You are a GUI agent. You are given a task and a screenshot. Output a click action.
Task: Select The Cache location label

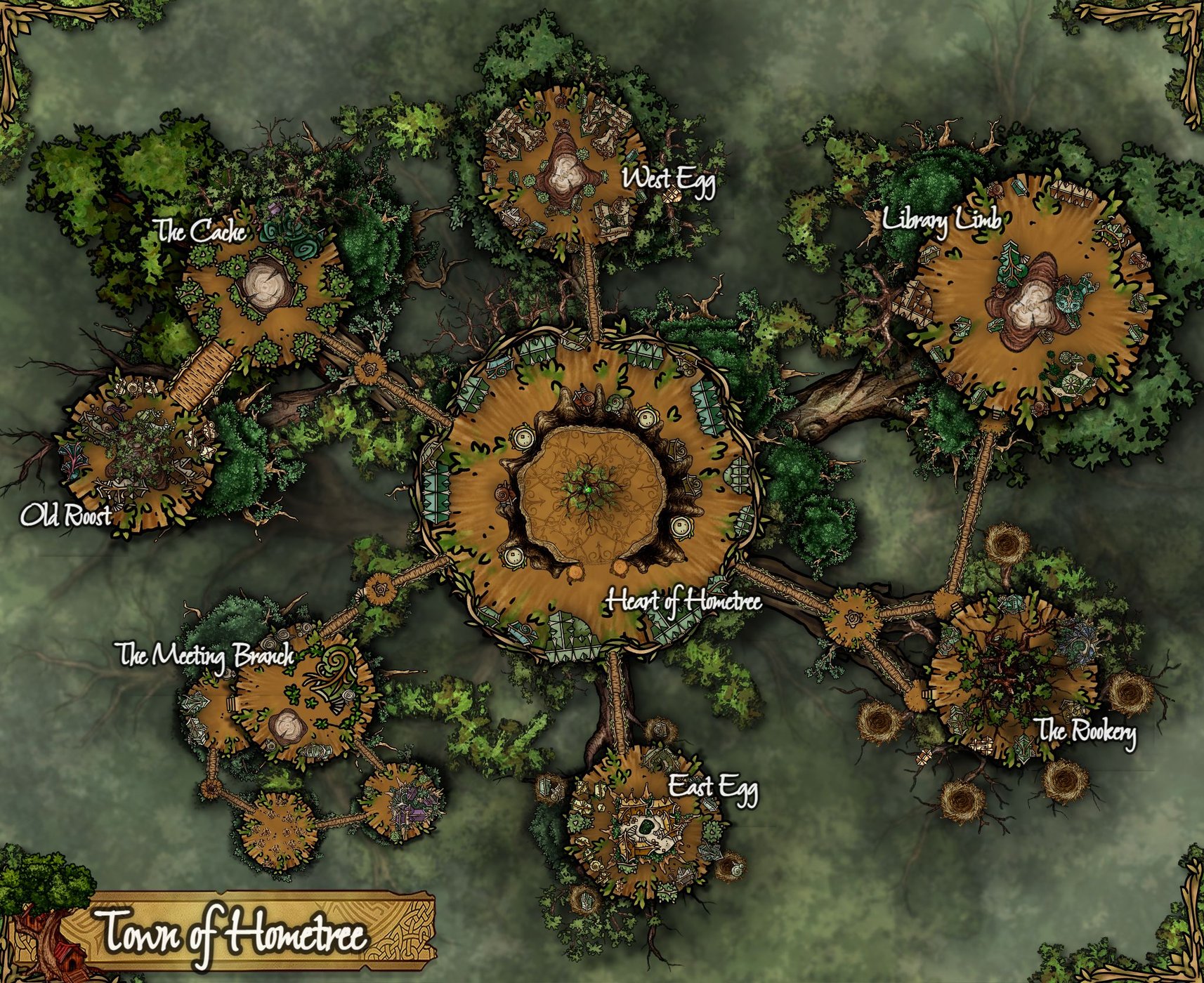tap(202, 231)
